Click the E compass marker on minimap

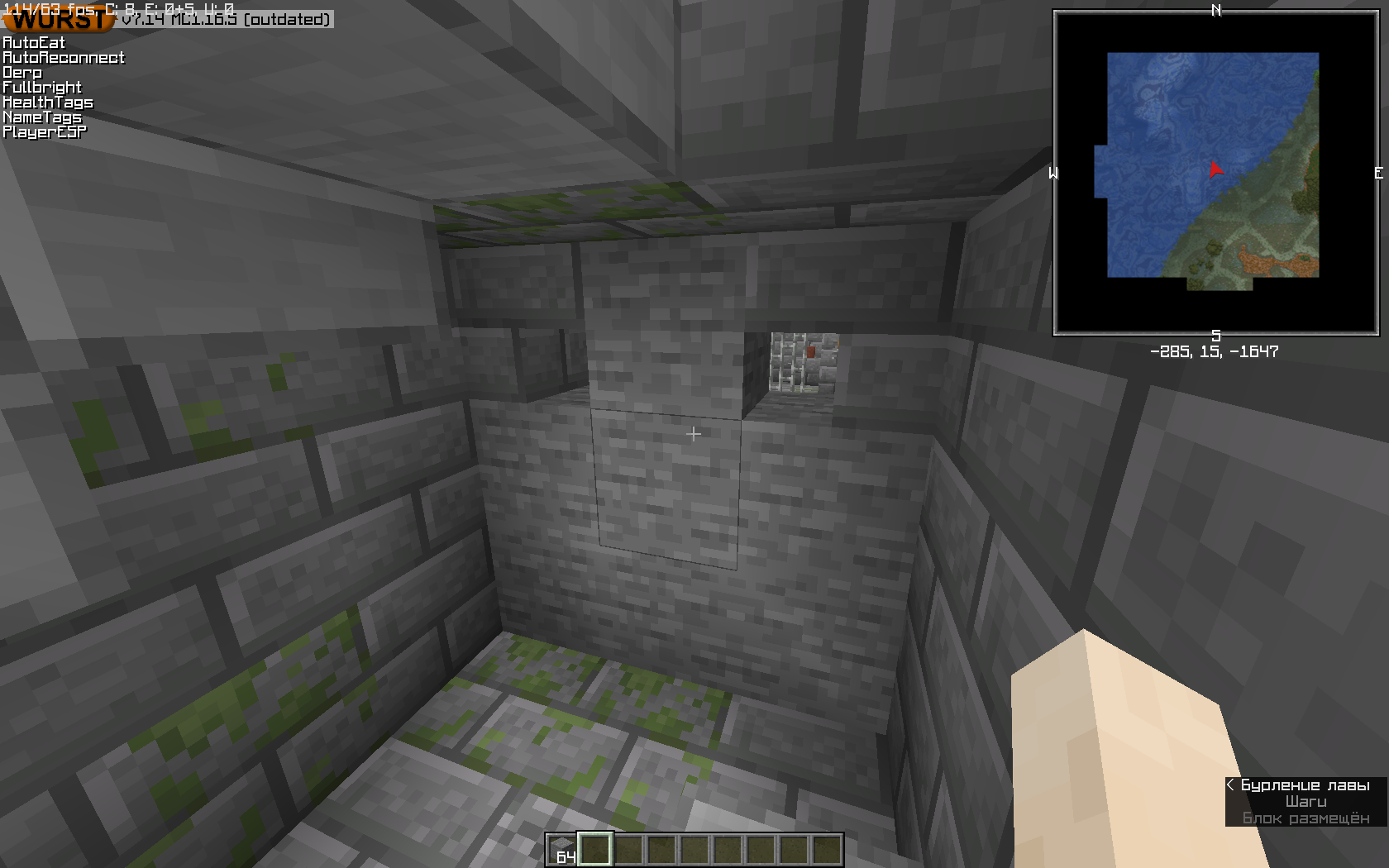(x=1378, y=174)
